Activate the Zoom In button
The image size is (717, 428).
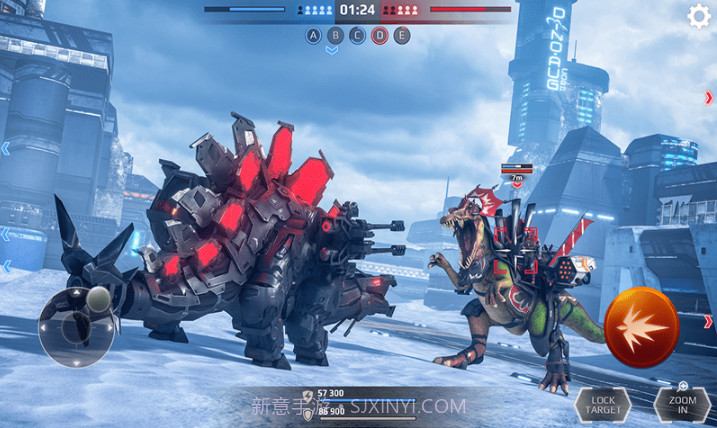point(681,403)
